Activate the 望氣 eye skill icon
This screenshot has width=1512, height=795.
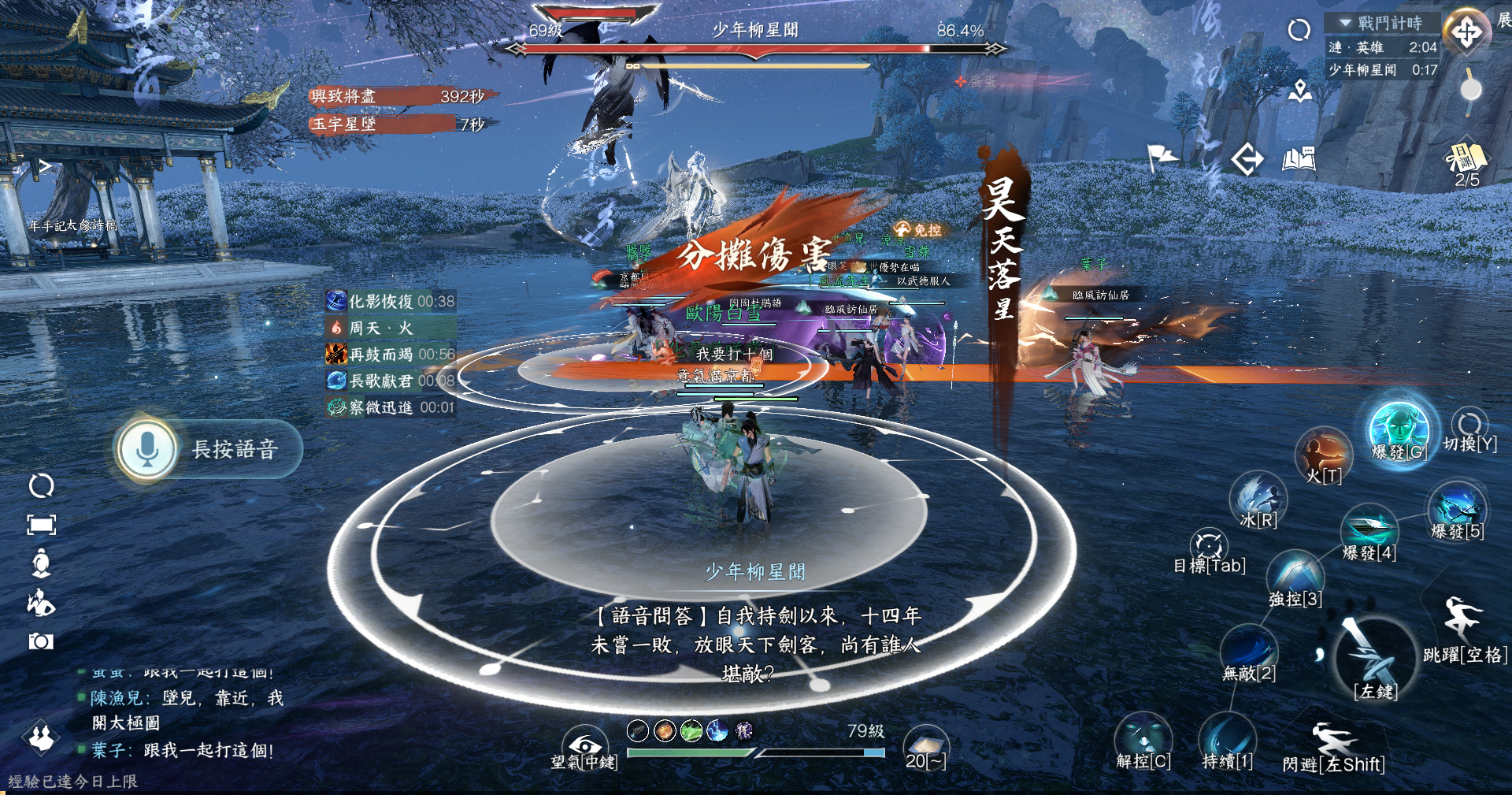584,745
